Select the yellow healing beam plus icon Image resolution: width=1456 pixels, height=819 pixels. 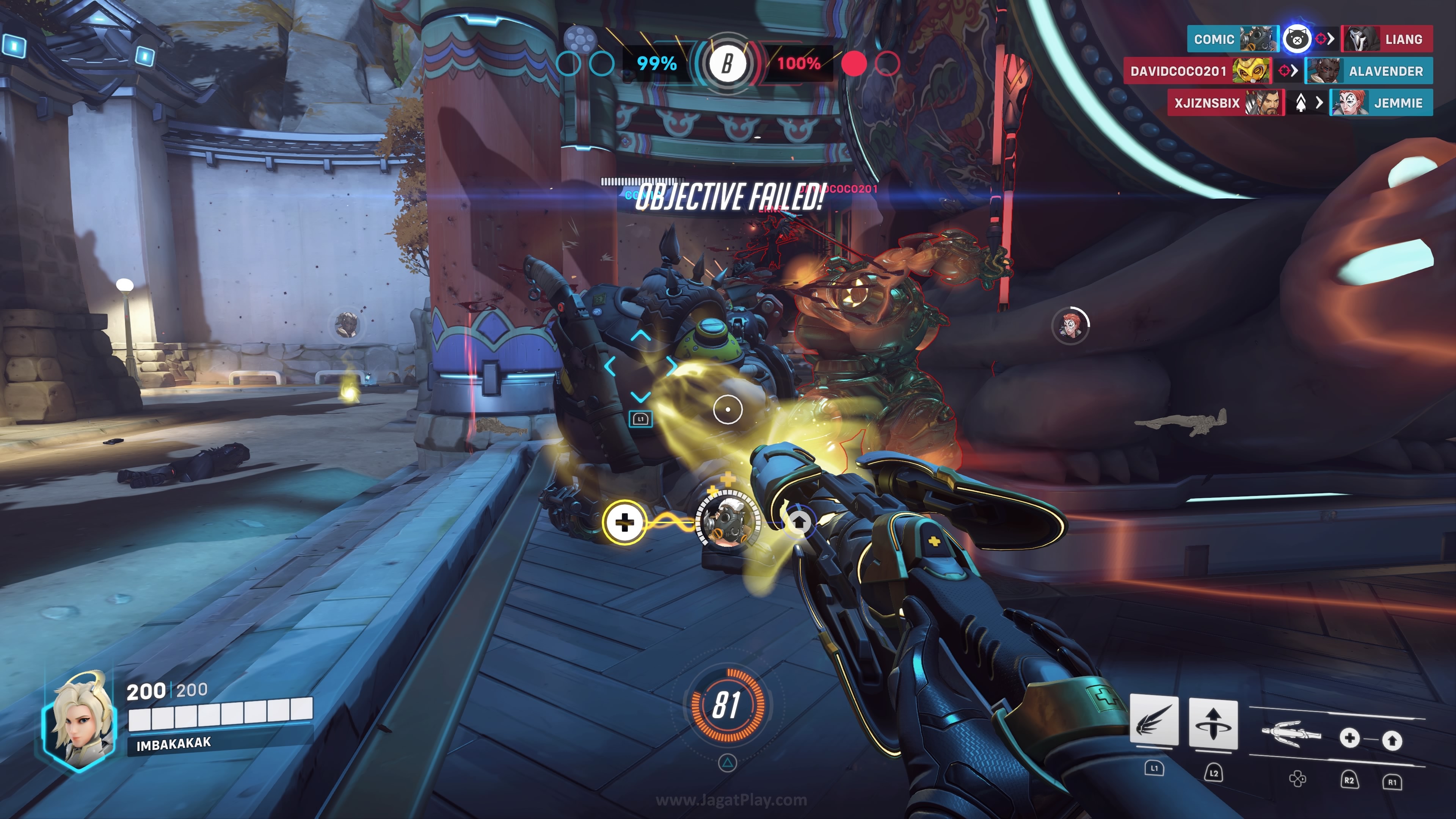(x=624, y=522)
